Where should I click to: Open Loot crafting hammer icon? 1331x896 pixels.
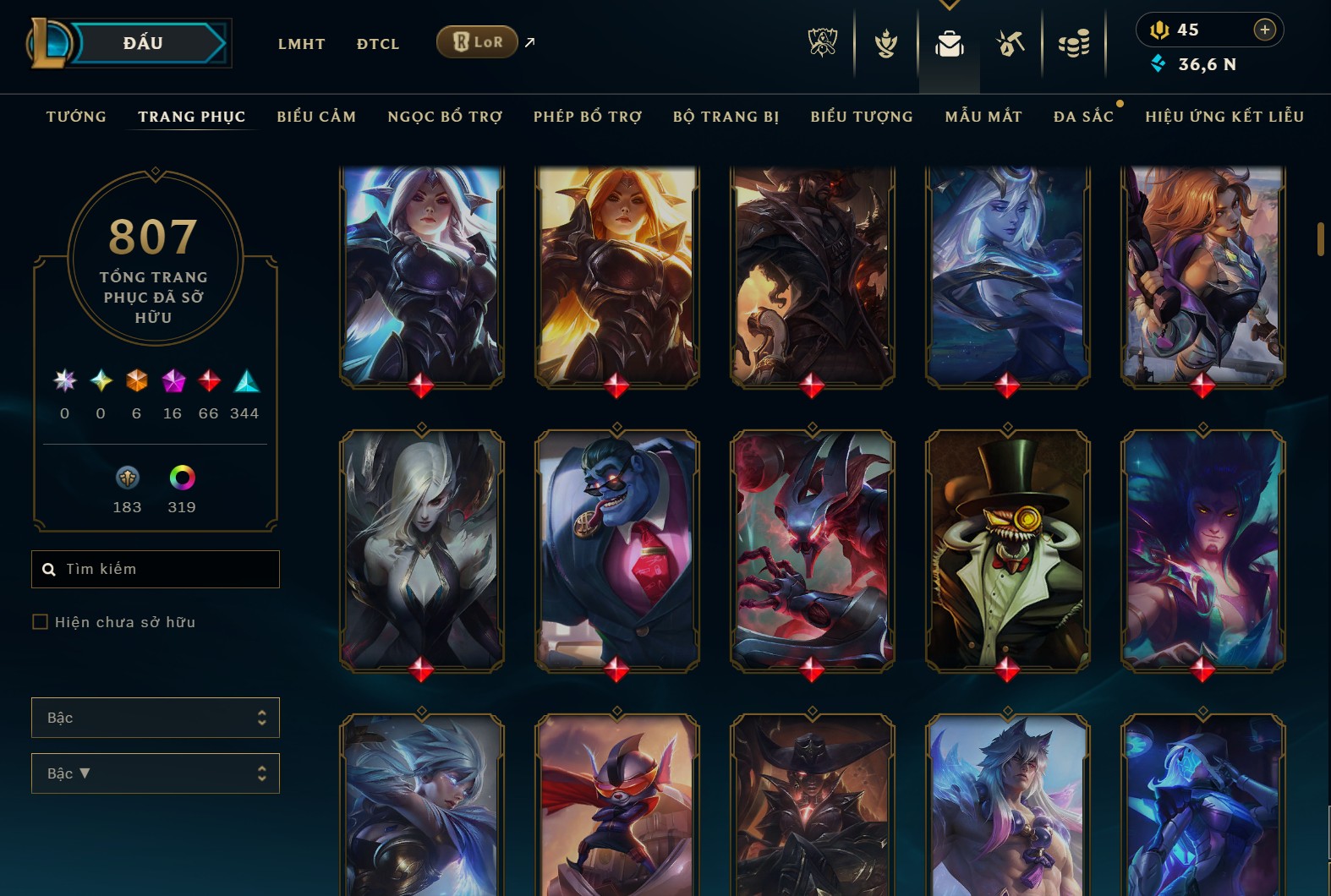1011,44
